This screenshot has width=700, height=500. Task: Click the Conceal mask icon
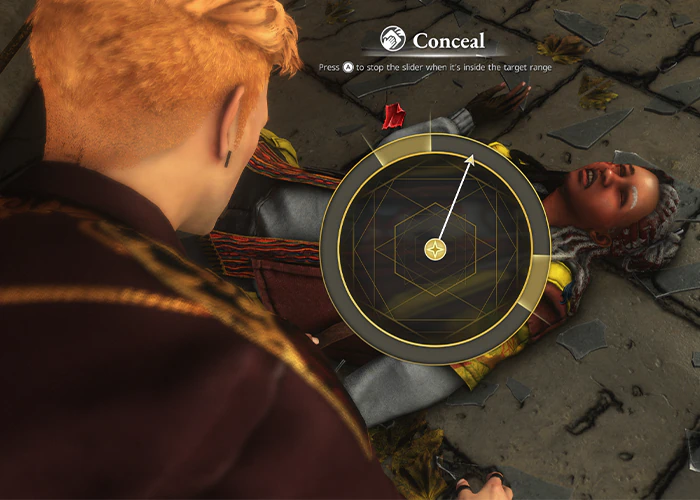[392, 41]
